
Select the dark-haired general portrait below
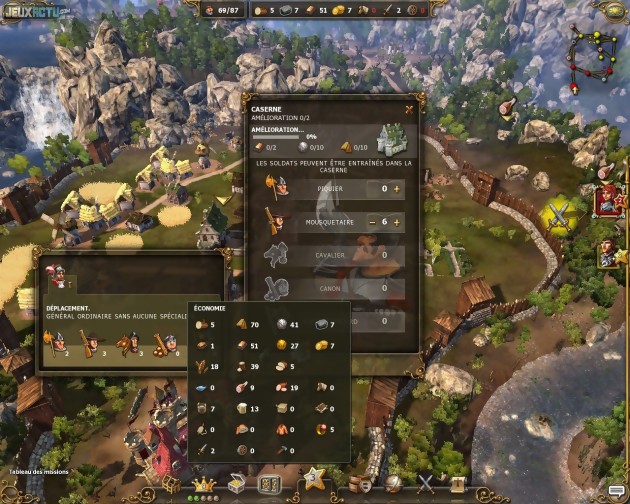609,254
